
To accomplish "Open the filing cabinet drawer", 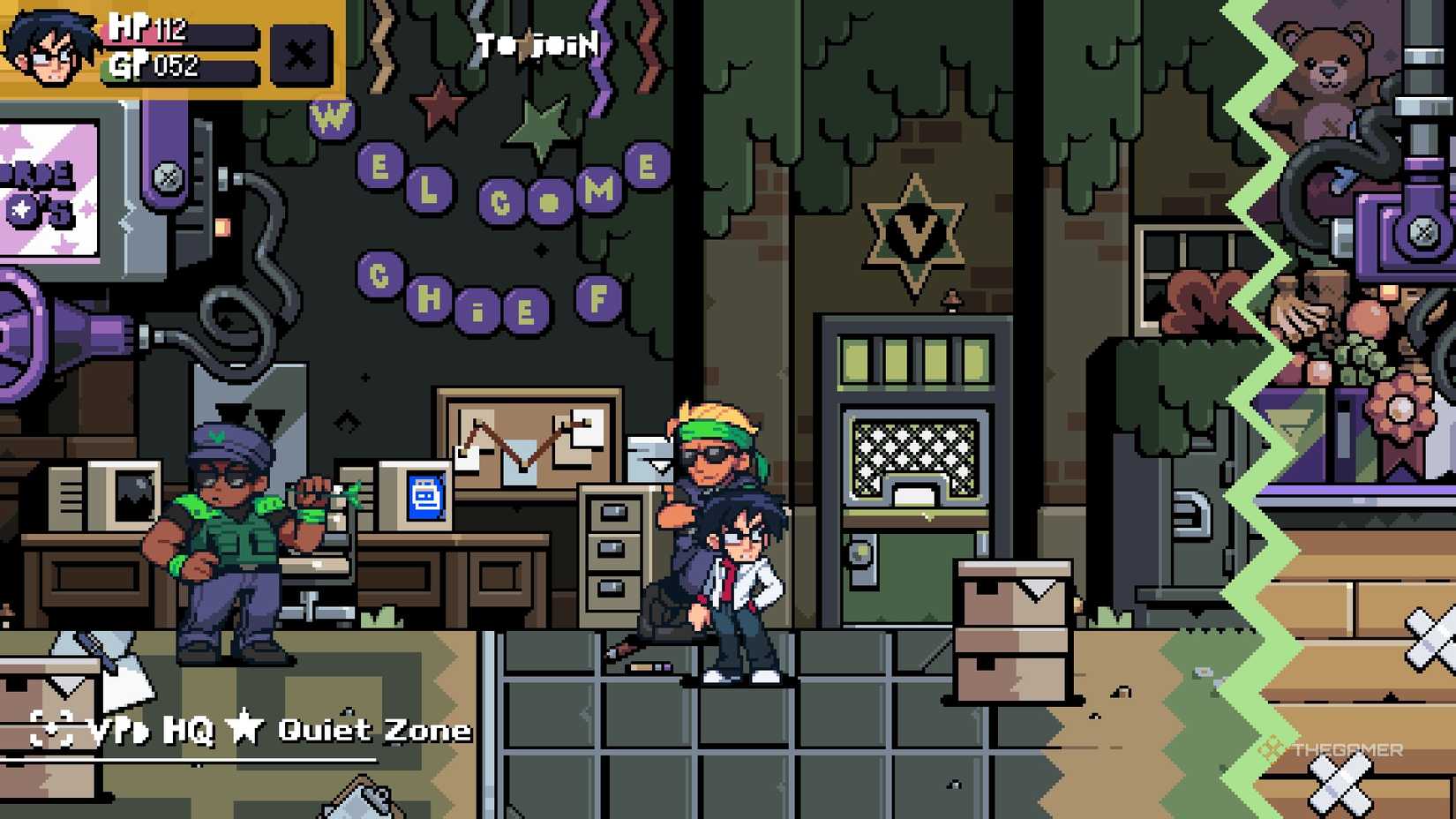I will click(612, 547).
